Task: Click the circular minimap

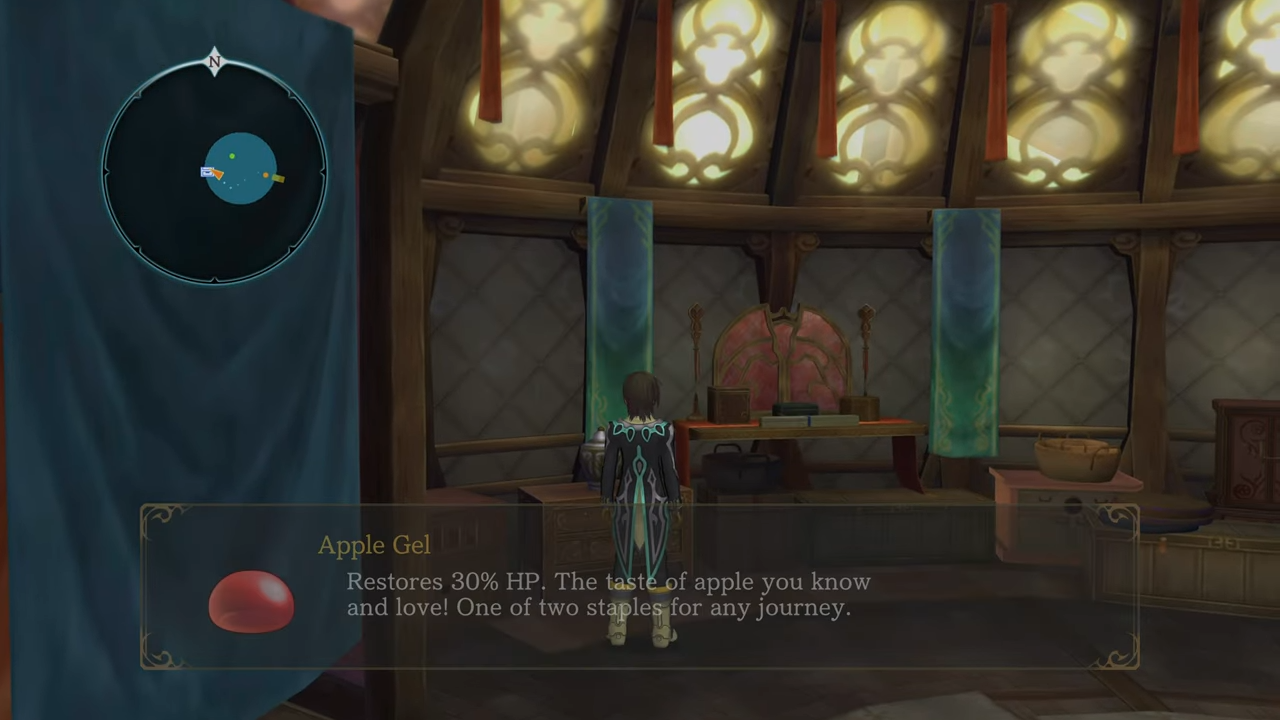Action: point(214,172)
